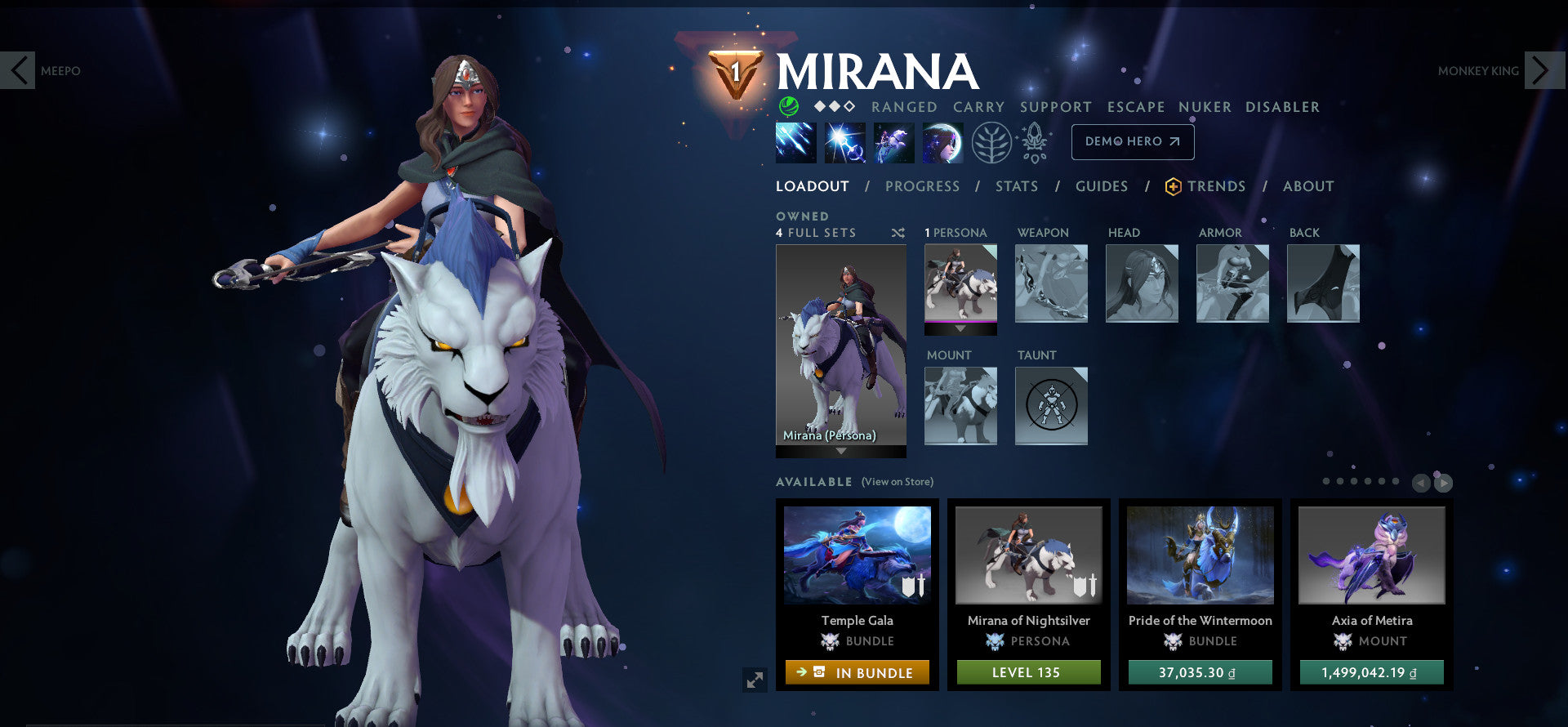View the Guides tab
Viewport: 1568px width, 727px height.
click(x=1101, y=186)
